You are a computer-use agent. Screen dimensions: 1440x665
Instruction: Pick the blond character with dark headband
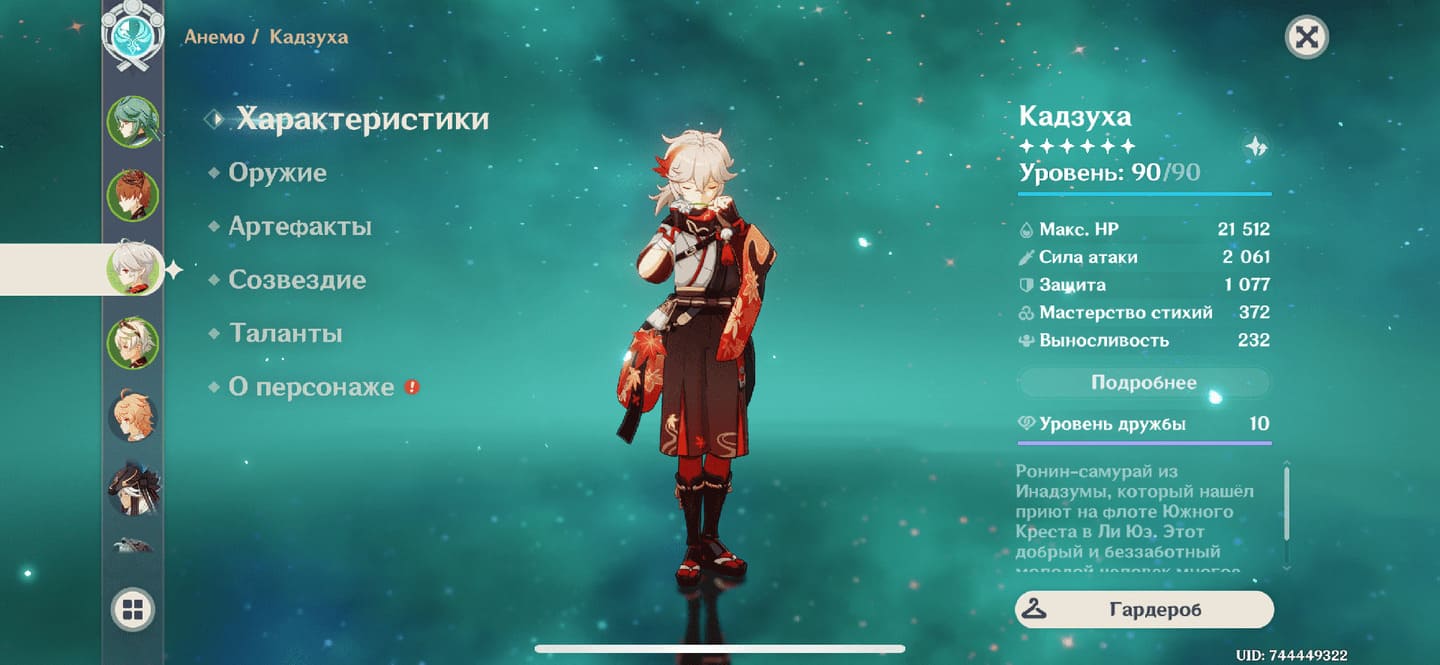pos(133,343)
